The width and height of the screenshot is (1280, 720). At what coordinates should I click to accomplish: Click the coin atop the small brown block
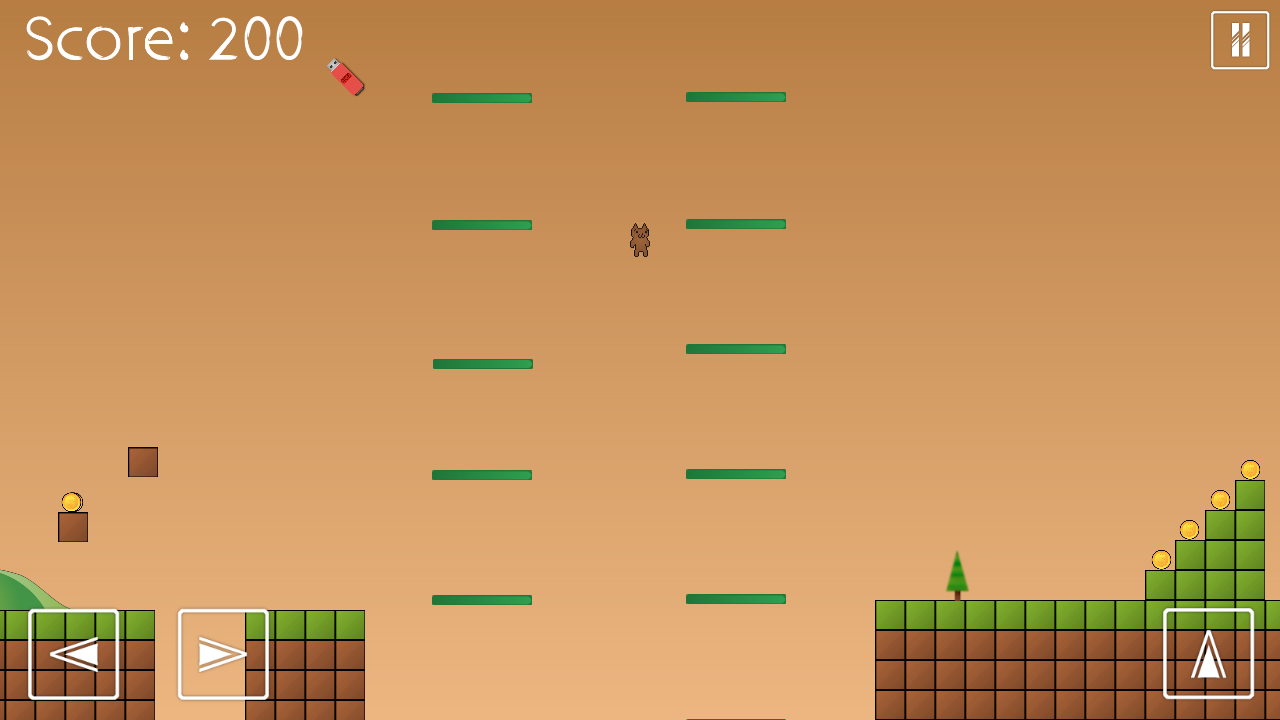(x=71, y=500)
